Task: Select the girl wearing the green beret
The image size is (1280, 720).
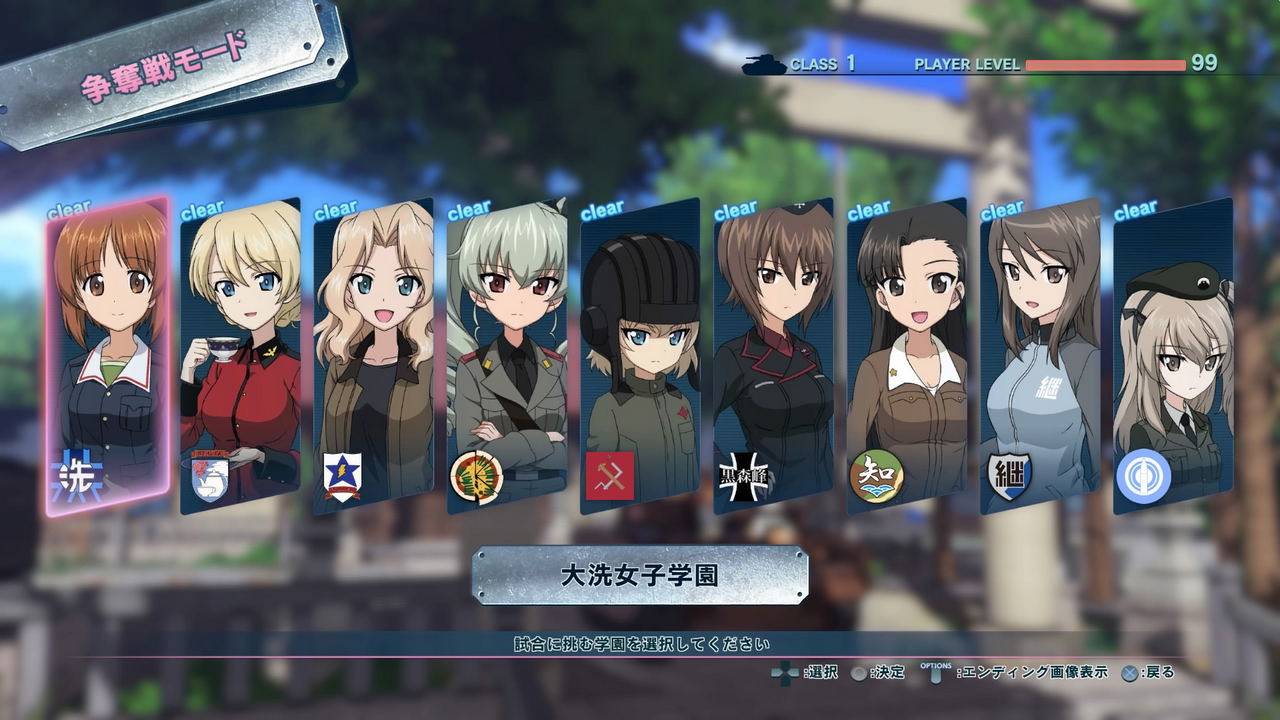Action: (1173, 355)
